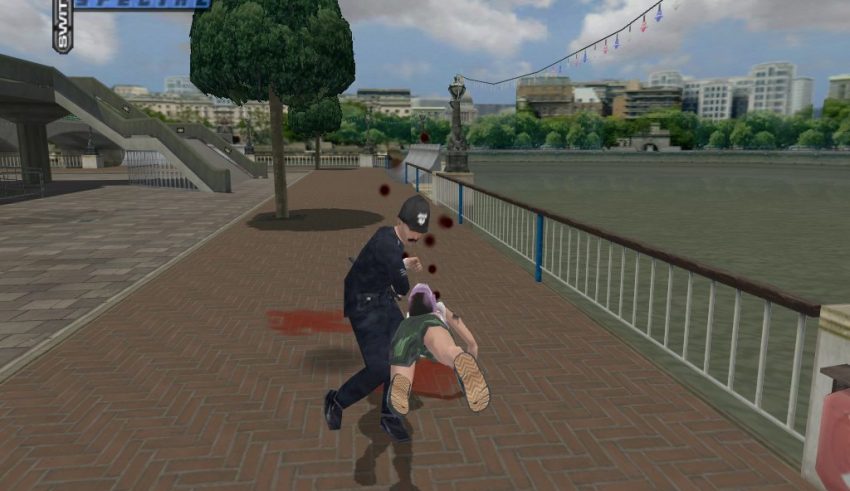Click the vertical SWITCH stance indicator
Image resolution: width=850 pixels, height=491 pixels.
point(62,24)
